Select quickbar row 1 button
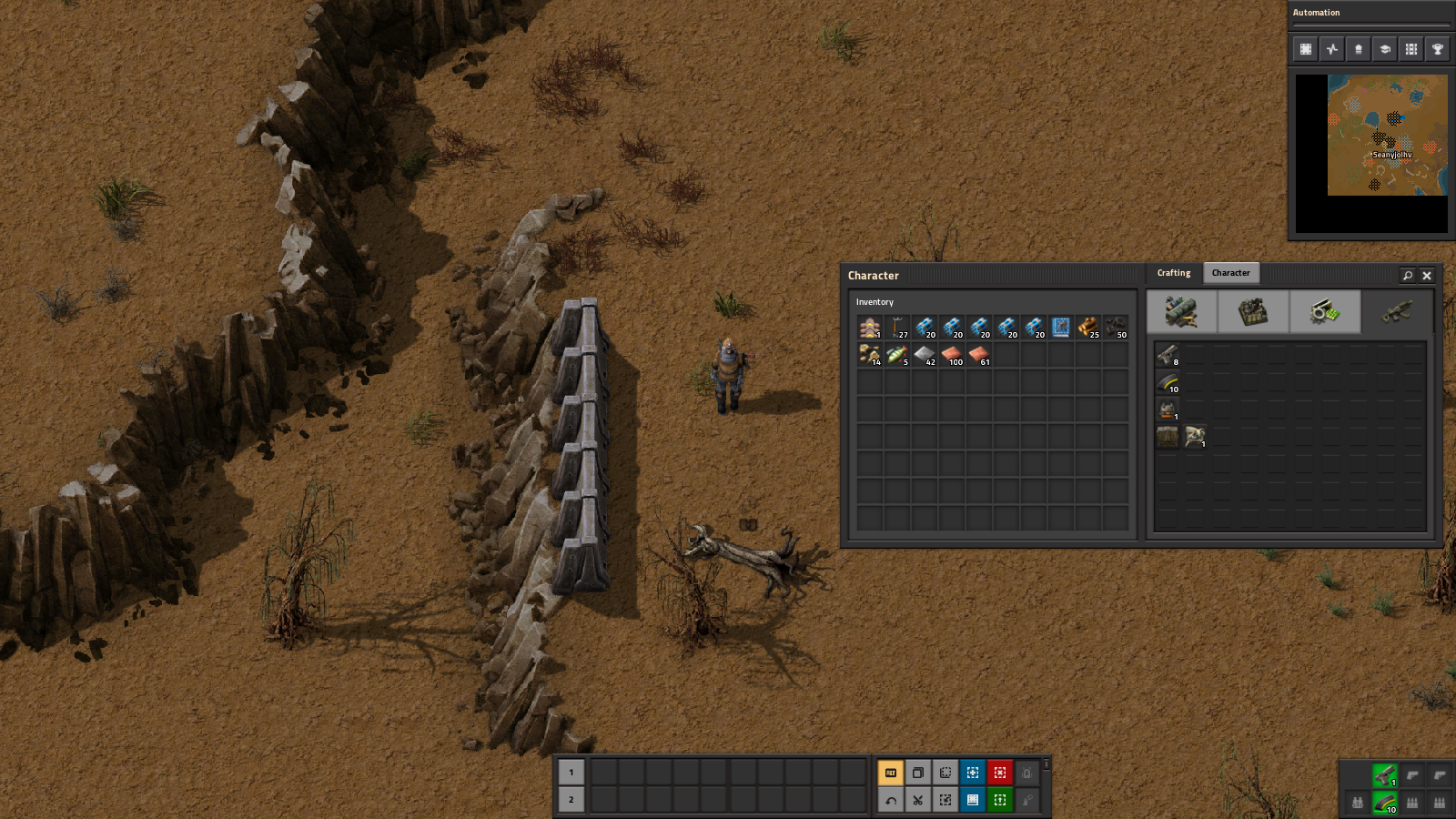The image size is (1456, 819). point(571,773)
